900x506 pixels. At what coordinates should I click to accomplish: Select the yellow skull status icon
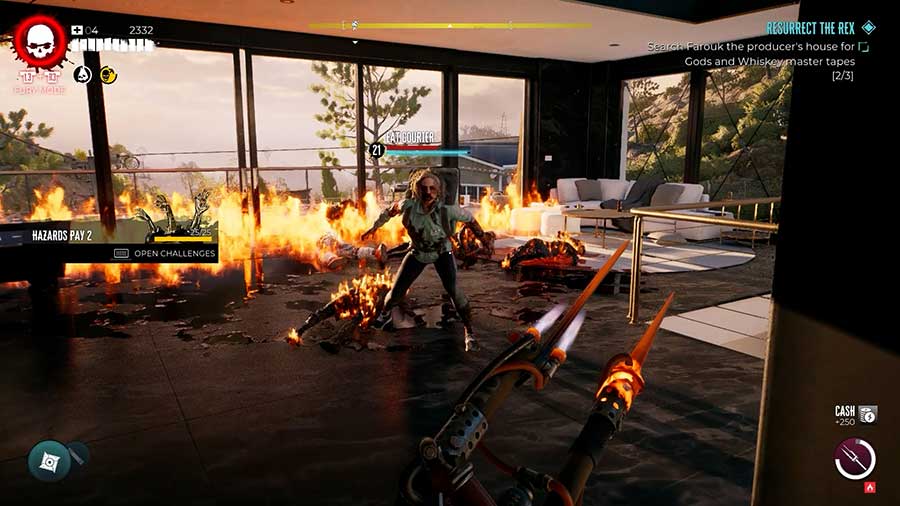[x=109, y=74]
